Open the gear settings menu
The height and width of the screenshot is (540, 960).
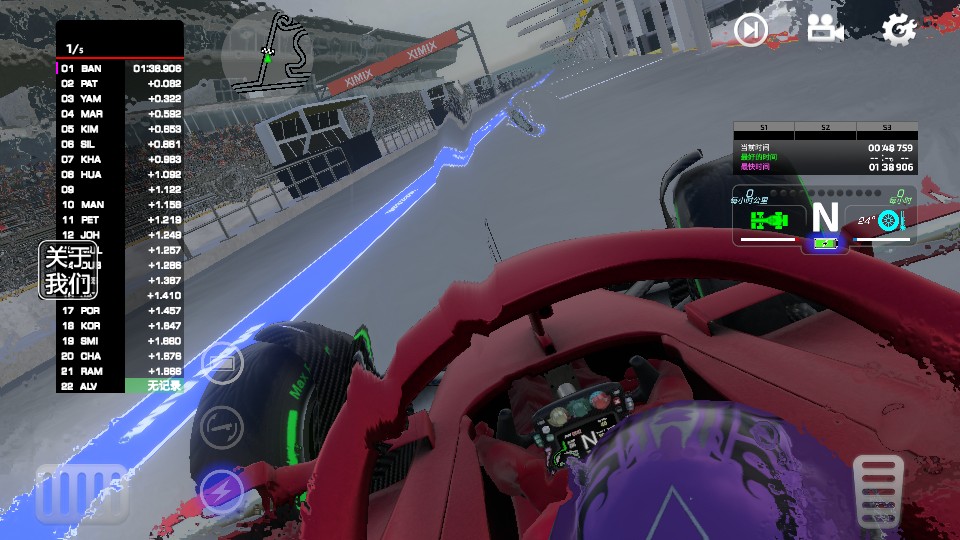(x=899, y=29)
